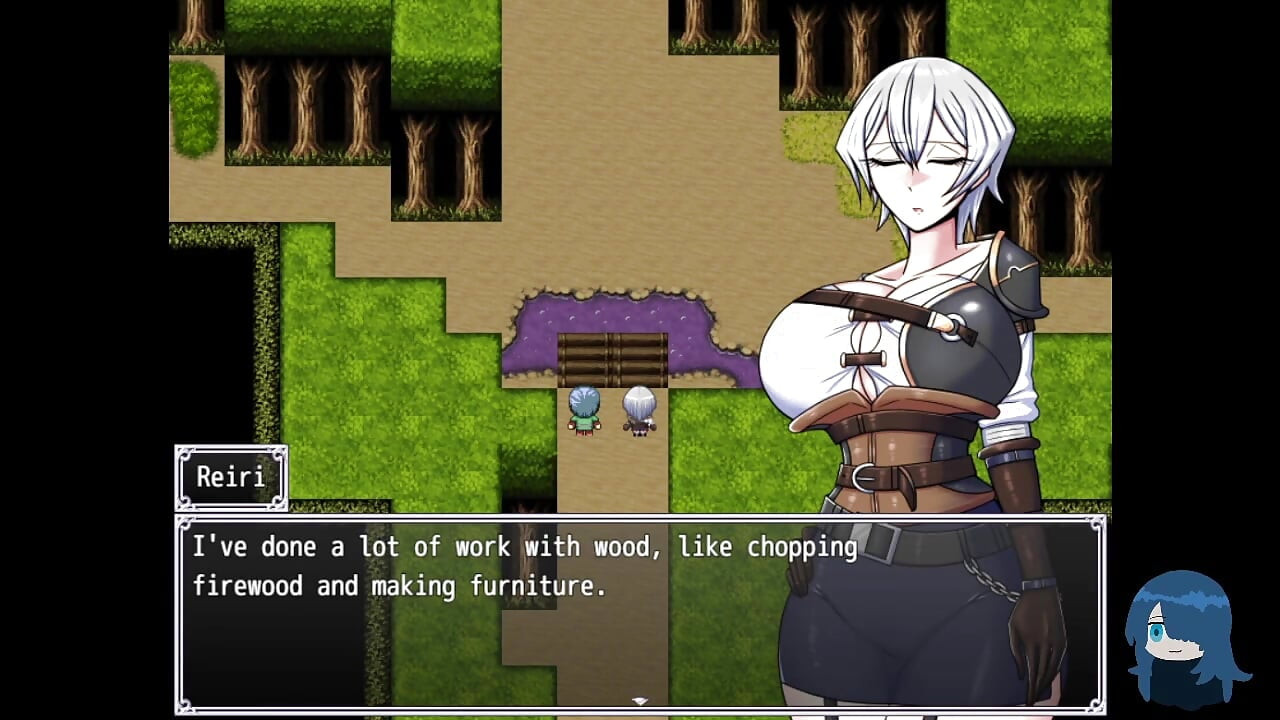Click the blue-haired player character sprite
The width and height of the screenshot is (1280, 720).
pos(583,410)
